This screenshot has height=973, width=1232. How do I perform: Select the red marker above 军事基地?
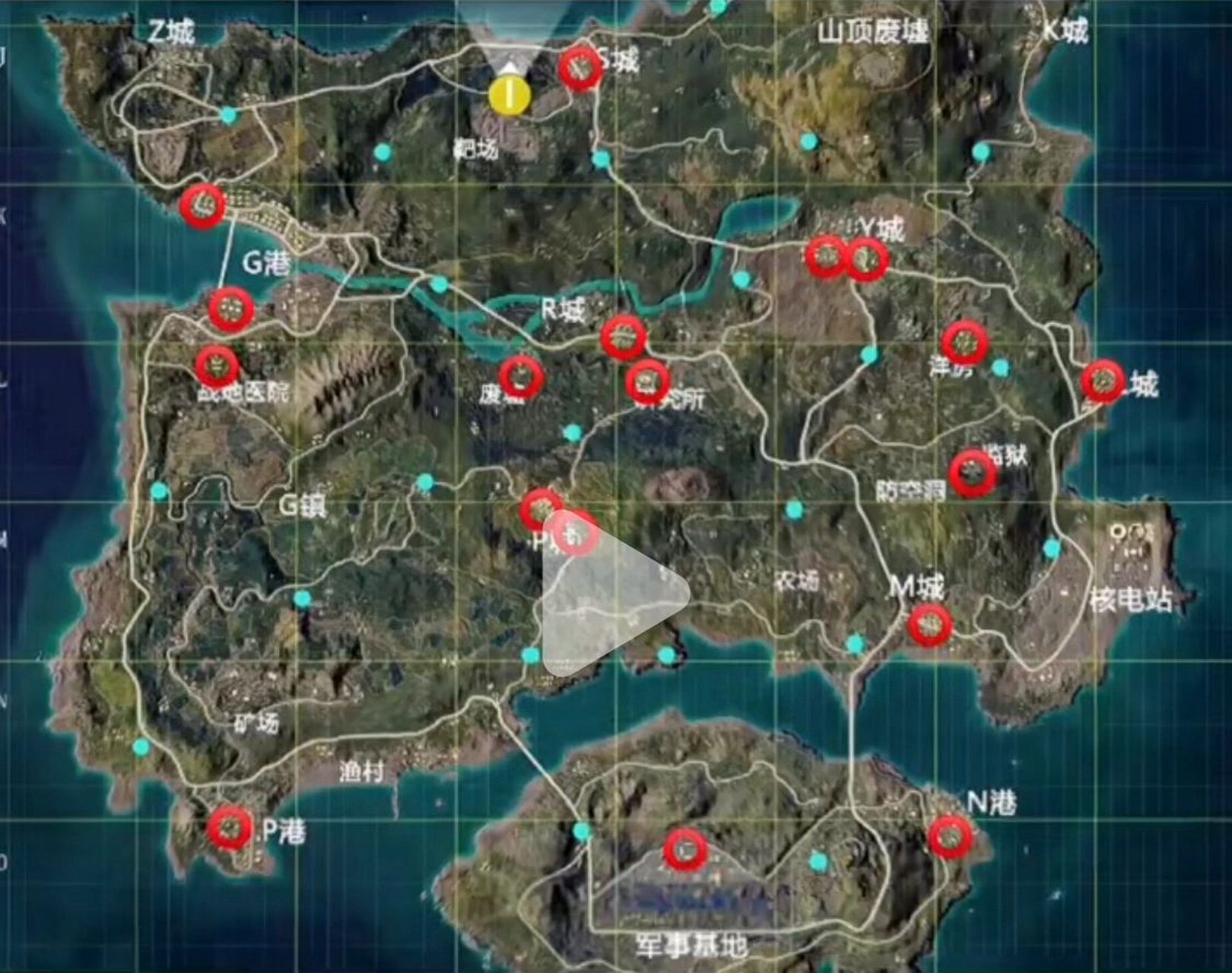pos(685,849)
